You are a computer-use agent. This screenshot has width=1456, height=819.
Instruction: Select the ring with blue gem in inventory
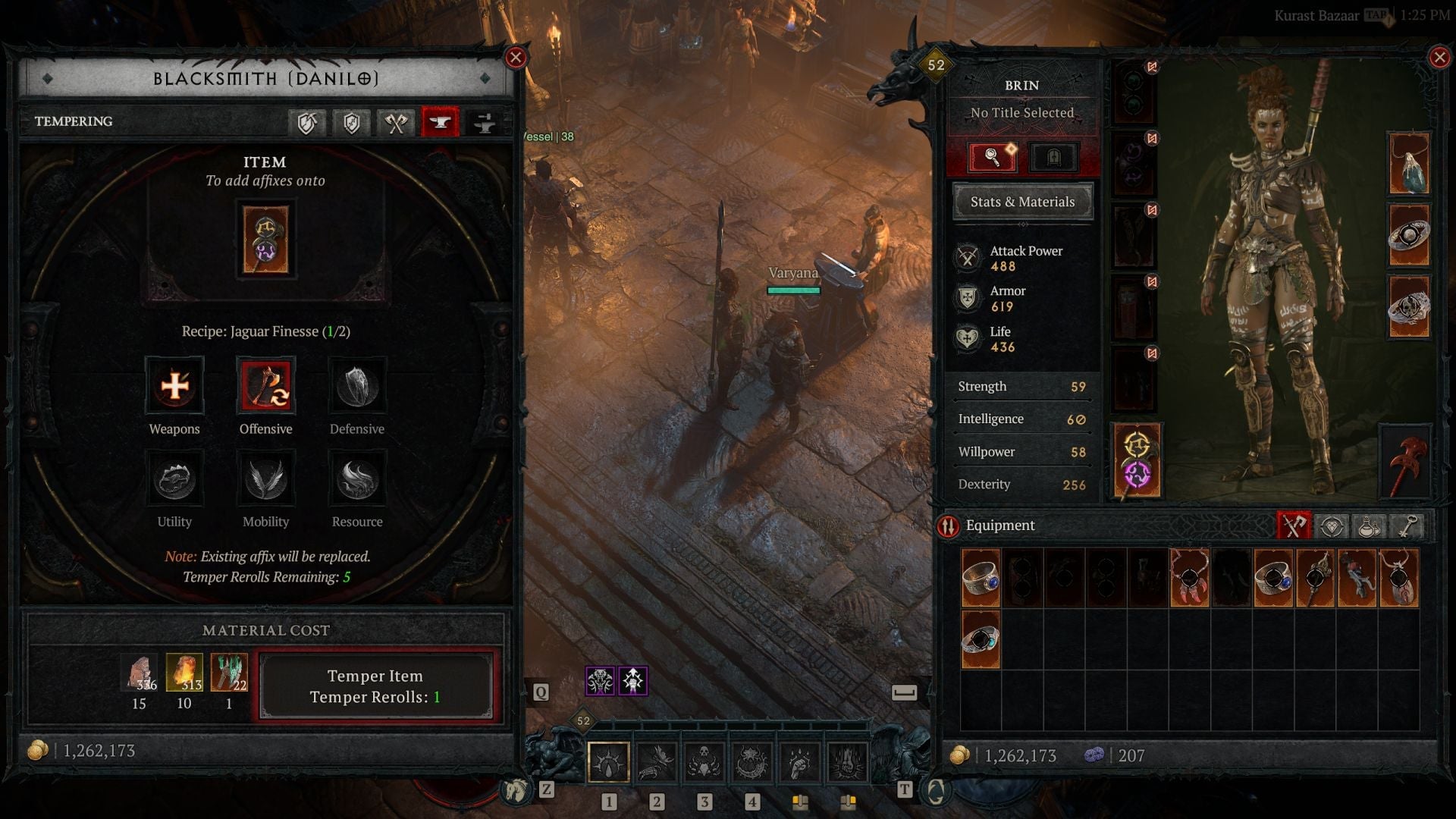click(x=981, y=578)
